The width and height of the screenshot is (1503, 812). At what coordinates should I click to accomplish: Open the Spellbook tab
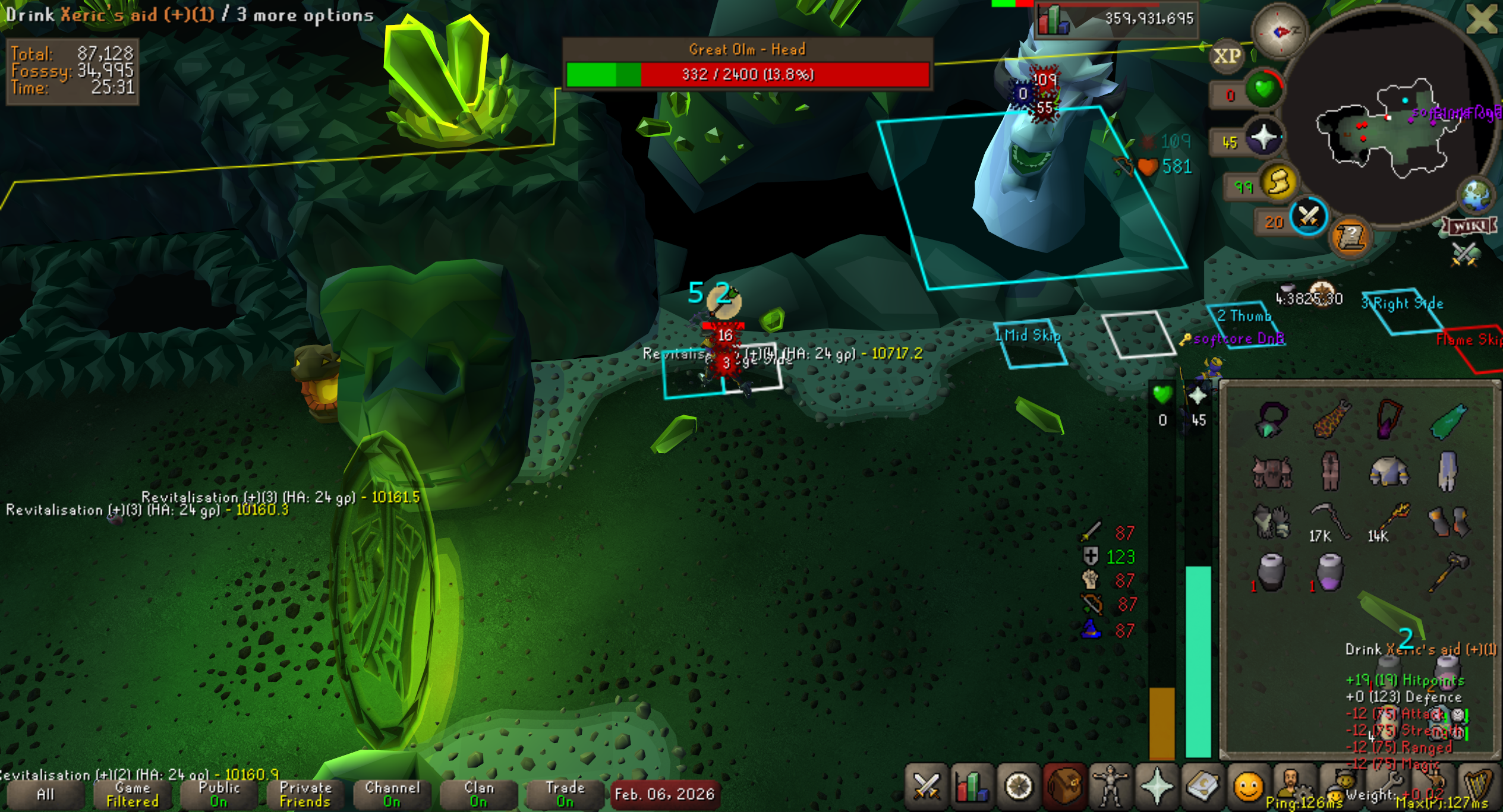(x=1202, y=786)
